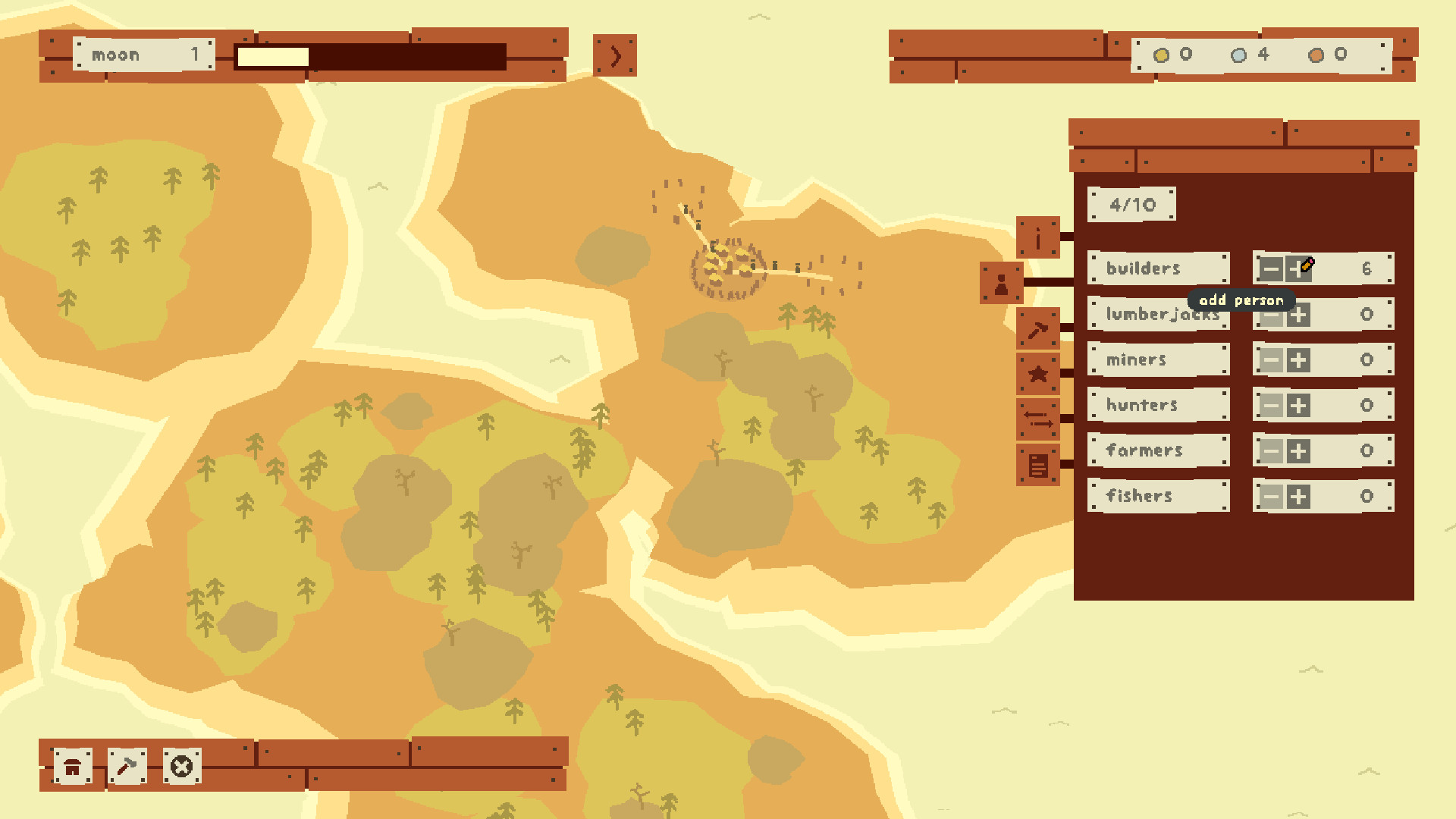
Task: Add a miner with the plus button
Action: 1299,360
